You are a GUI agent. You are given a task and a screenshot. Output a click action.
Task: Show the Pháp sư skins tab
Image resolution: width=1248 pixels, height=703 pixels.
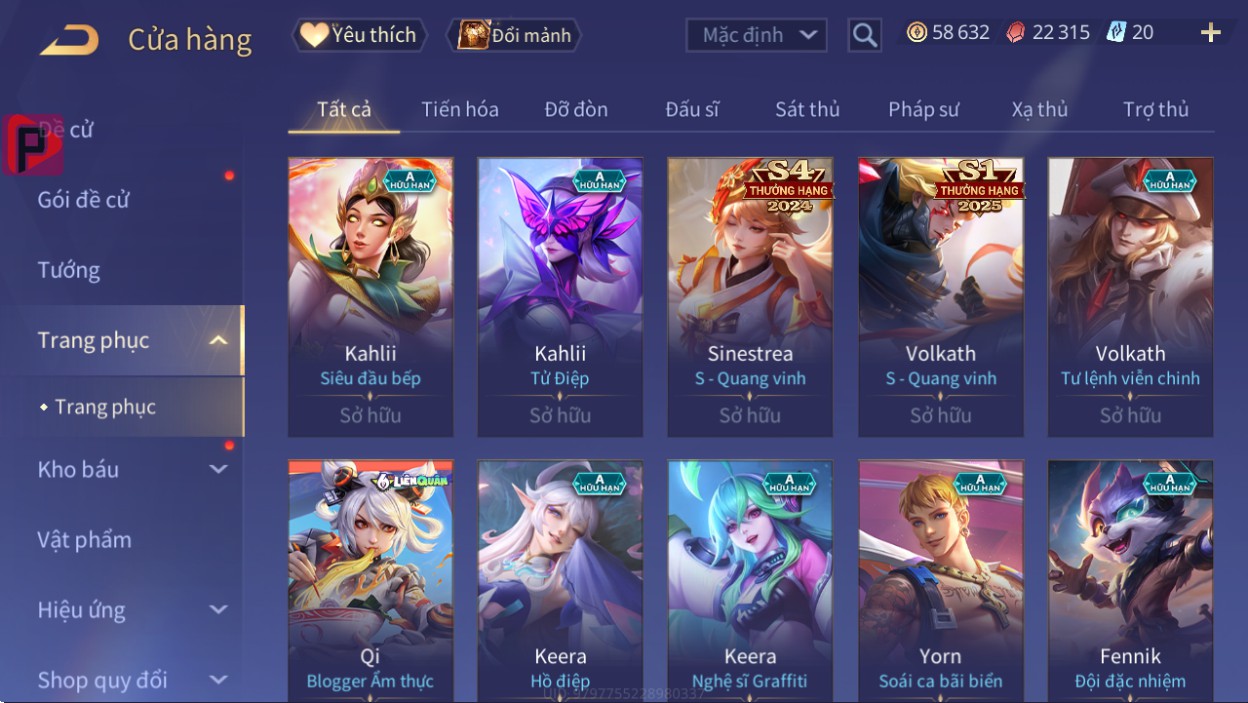pyautogui.click(x=923, y=109)
